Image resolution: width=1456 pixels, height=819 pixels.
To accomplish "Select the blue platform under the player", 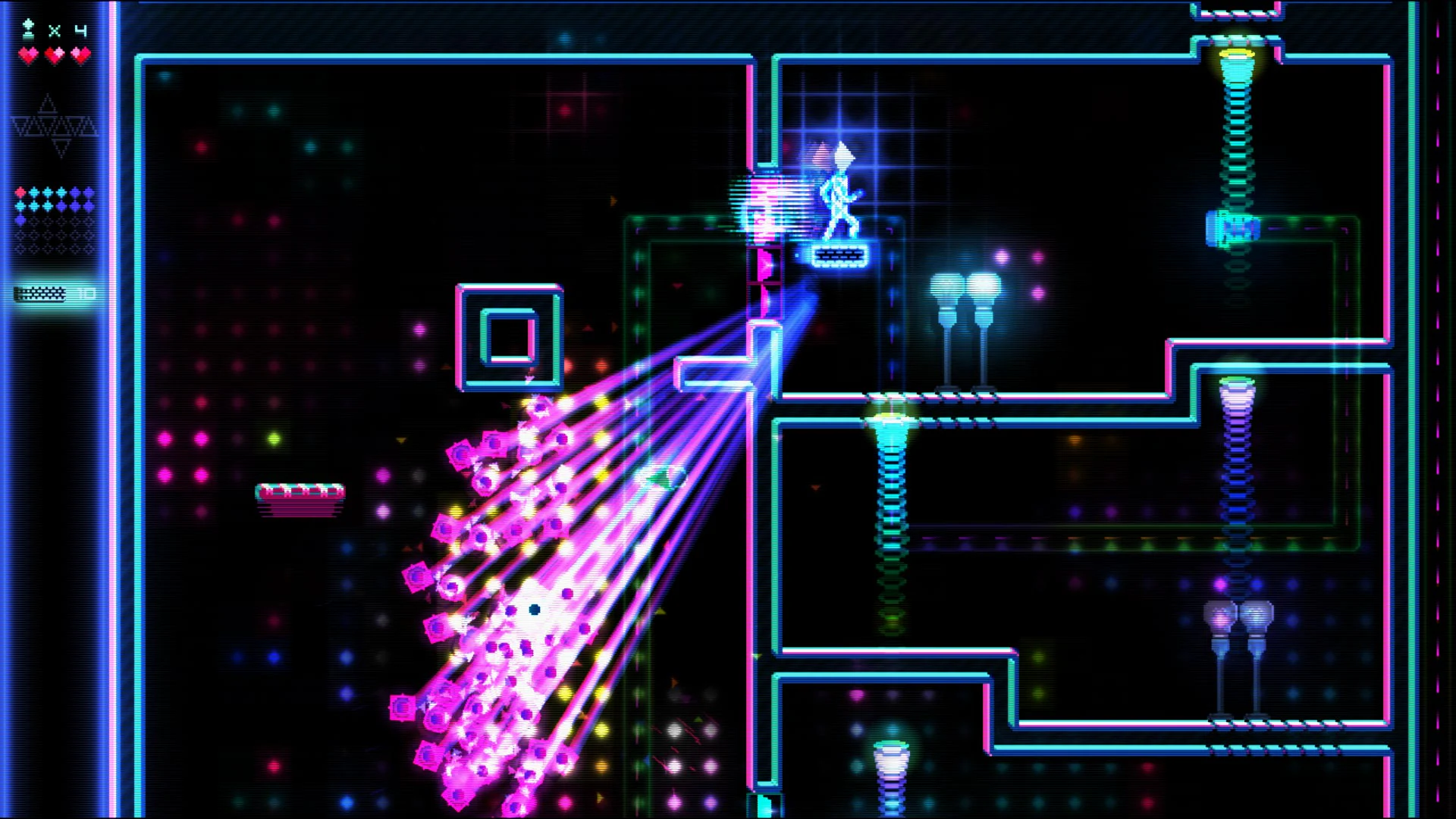I will pos(838,256).
